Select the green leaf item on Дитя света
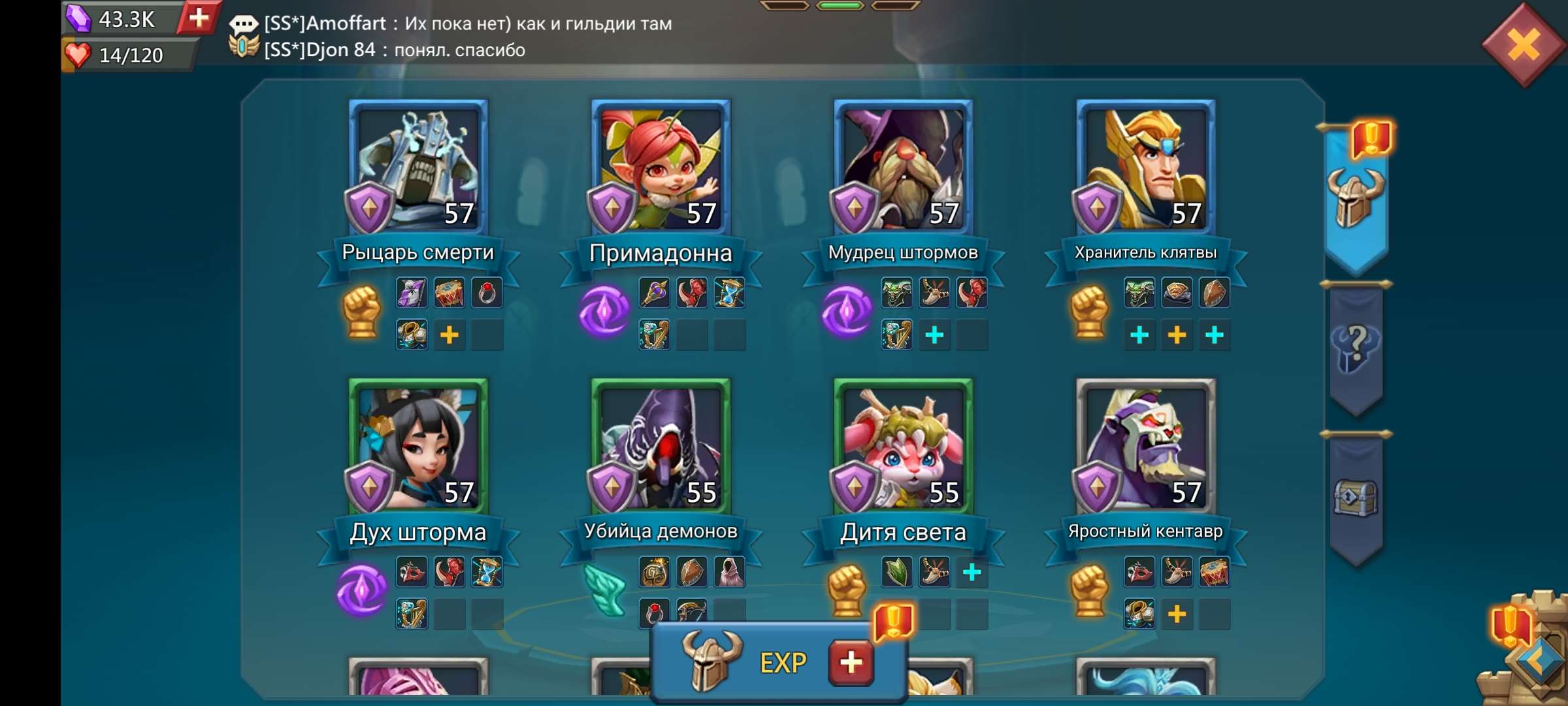Viewport: 1568px width, 706px height. click(896, 573)
